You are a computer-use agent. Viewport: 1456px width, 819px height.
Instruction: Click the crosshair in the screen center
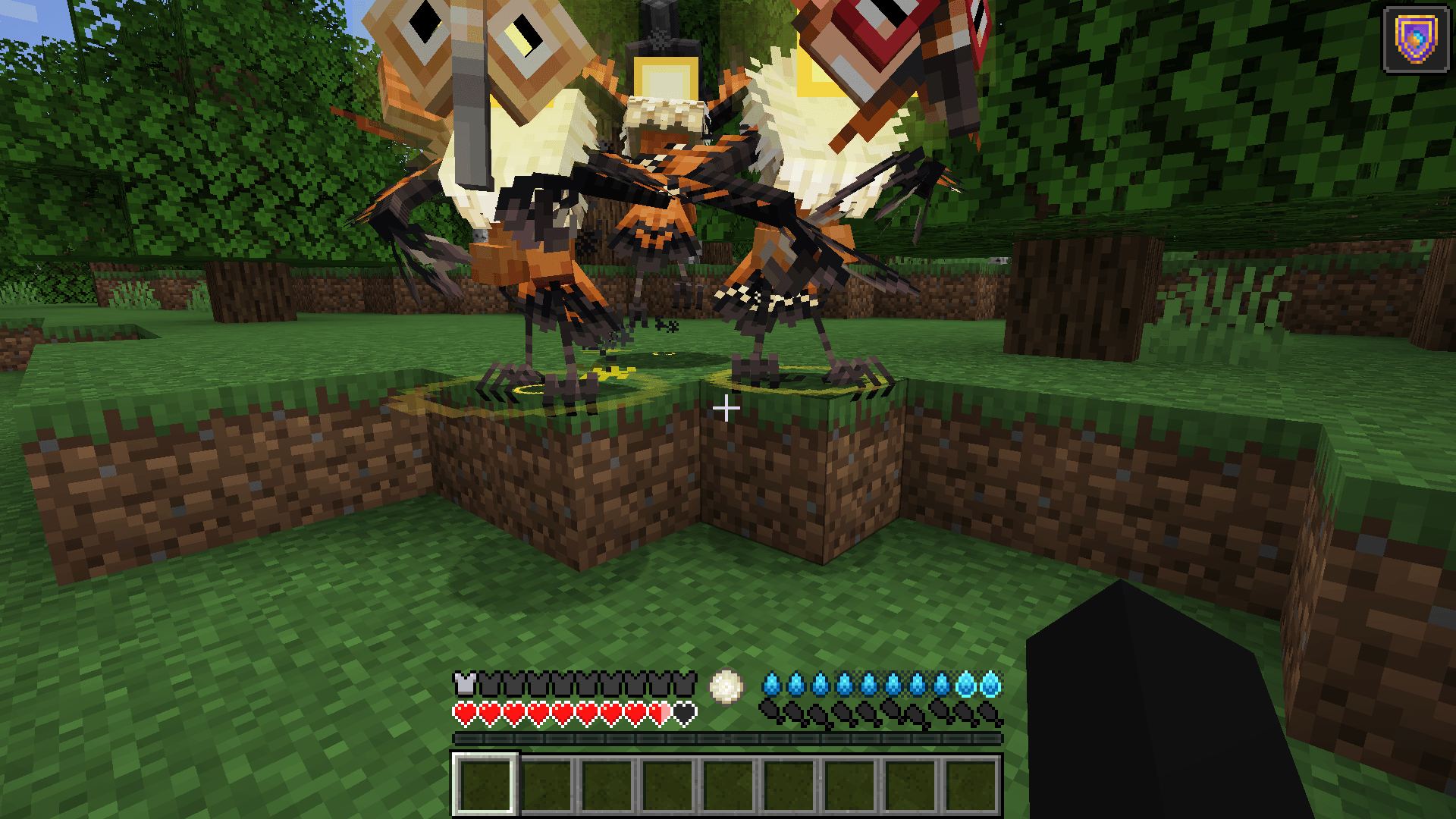click(727, 409)
